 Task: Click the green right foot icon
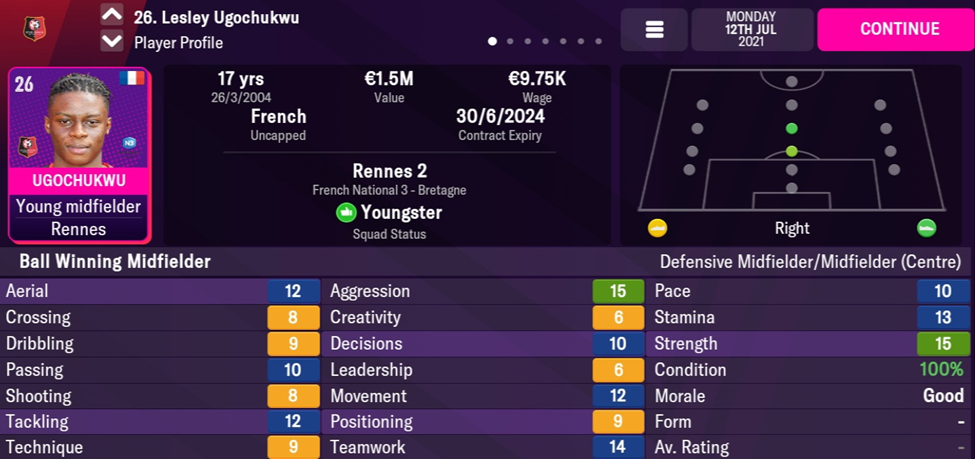(926, 228)
